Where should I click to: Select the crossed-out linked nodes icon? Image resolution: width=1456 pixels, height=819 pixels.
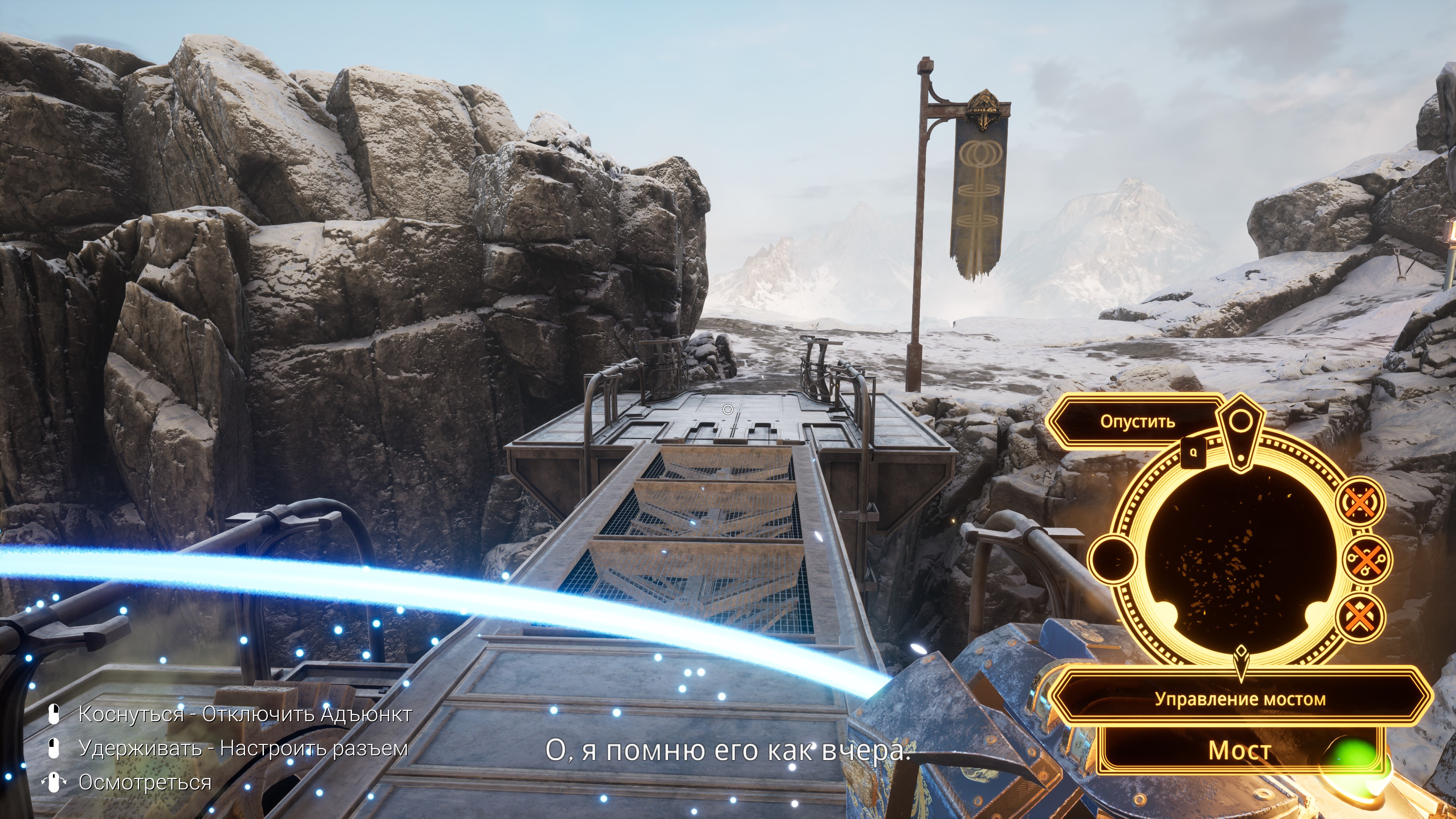[x=1367, y=560]
